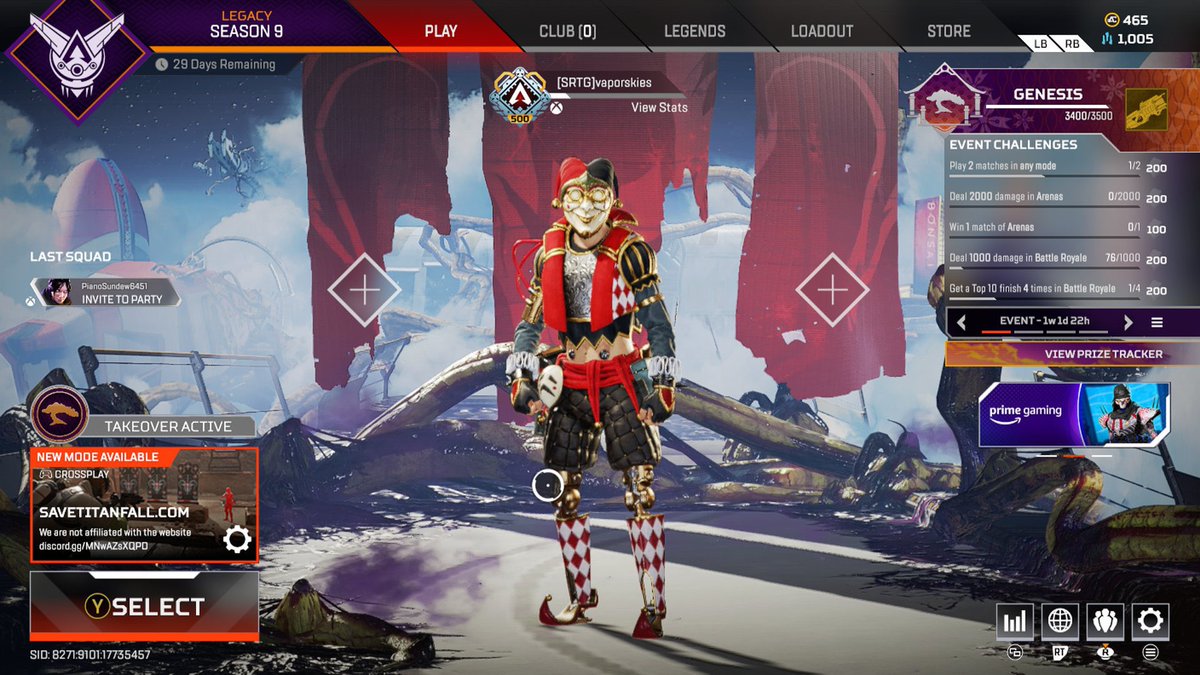Go to the Loadout tab
This screenshot has width=1200, height=675.
pyautogui.click(x=821, y=31)
